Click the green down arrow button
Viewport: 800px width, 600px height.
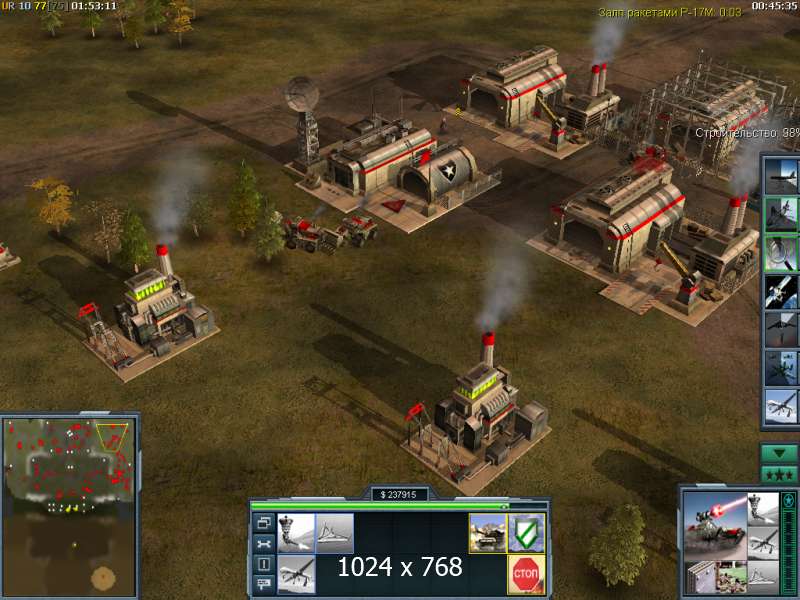click(779, 453)
